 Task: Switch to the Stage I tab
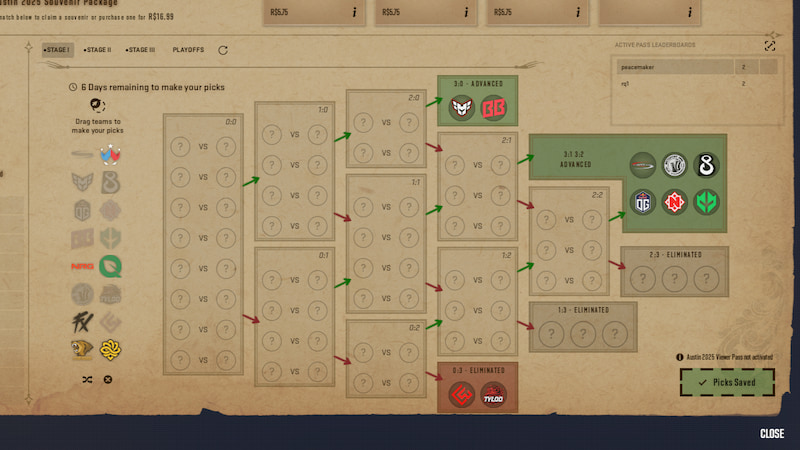(x=57, y=50)
